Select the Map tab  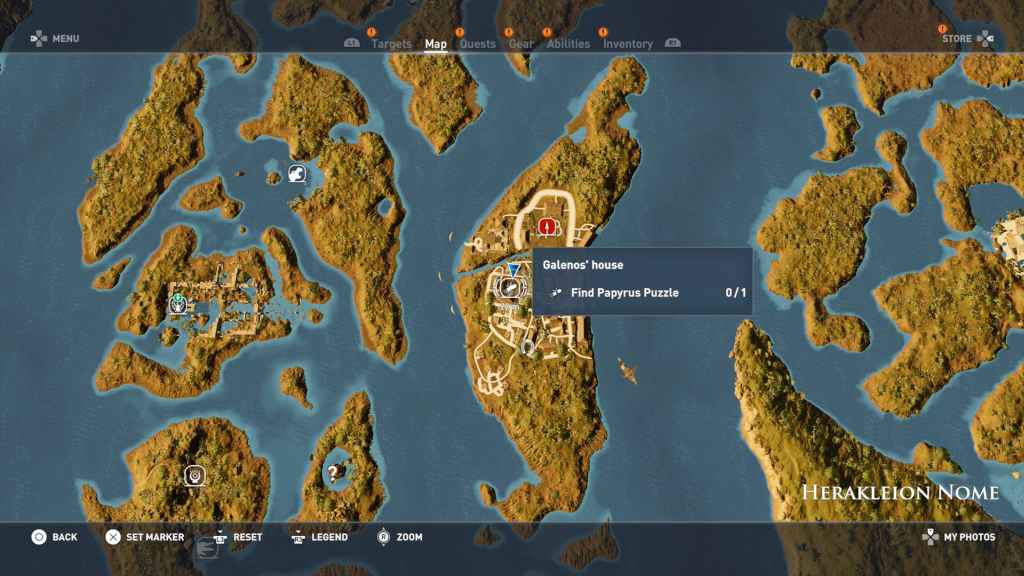[x=436, y=44]
